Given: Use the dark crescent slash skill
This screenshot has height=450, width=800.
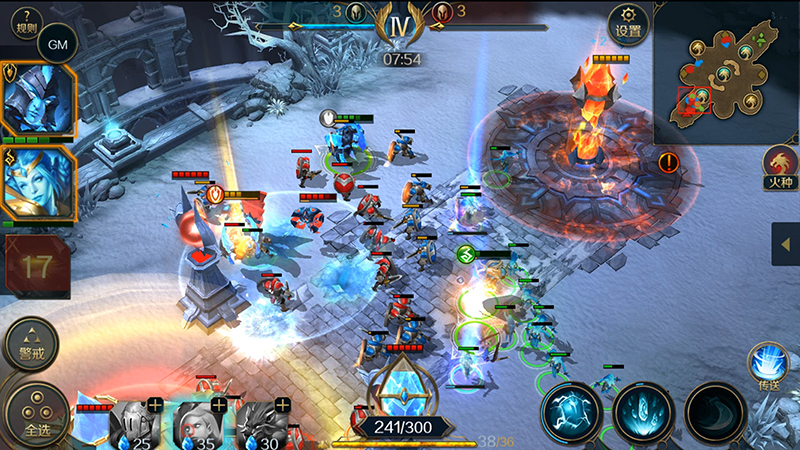Looking at the screenshot, I should (x=715, y=412).
